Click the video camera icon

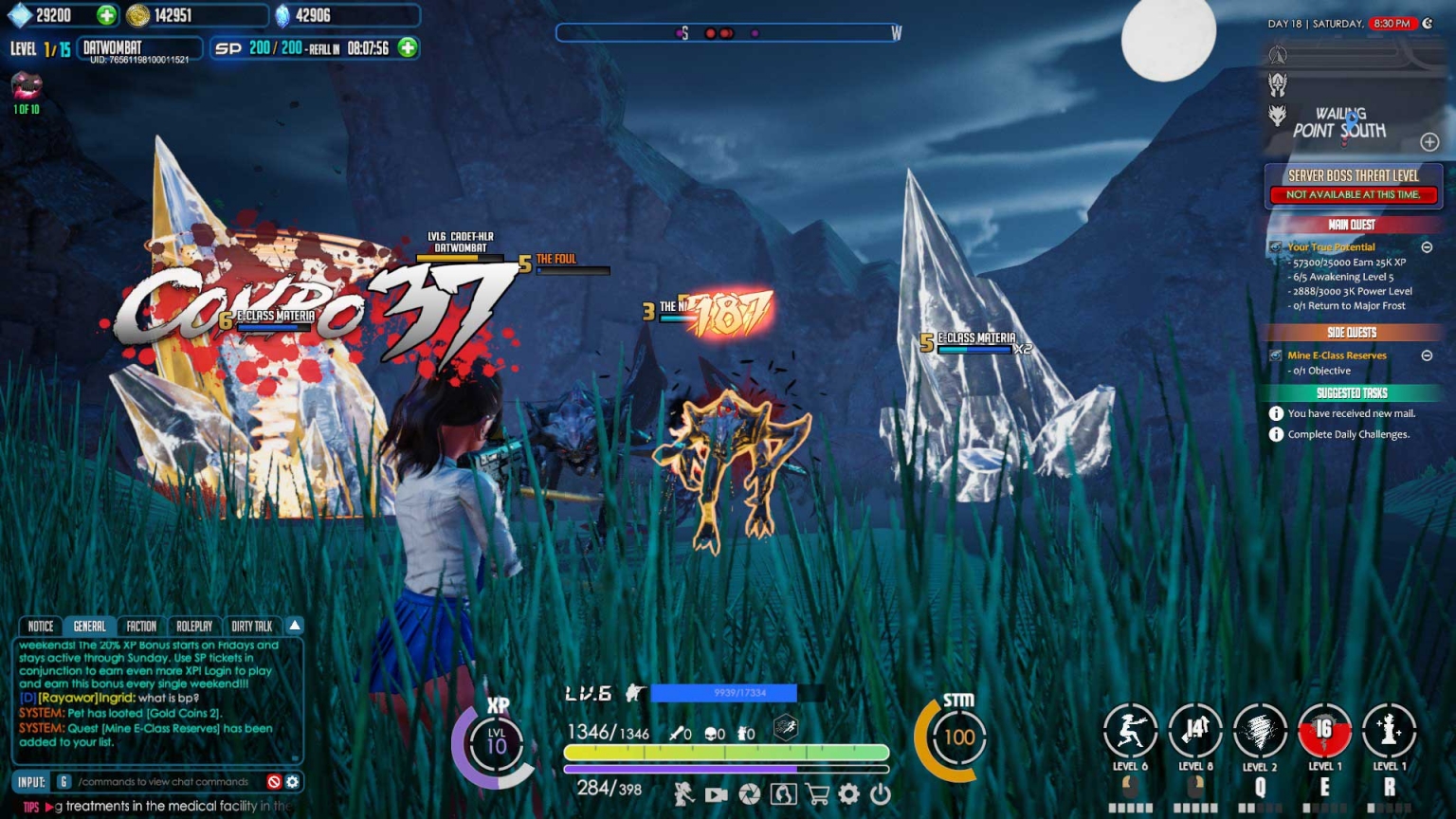717,794
